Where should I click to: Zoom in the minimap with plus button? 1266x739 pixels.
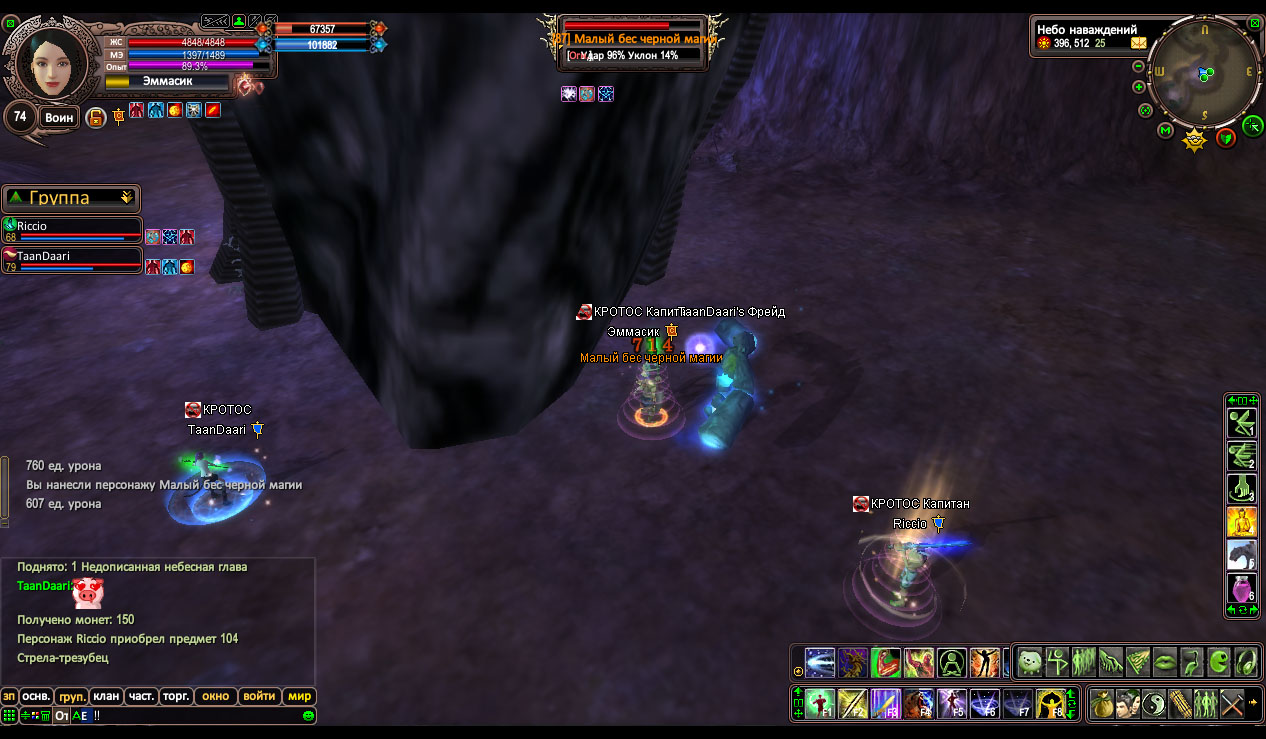[1139, 87]
